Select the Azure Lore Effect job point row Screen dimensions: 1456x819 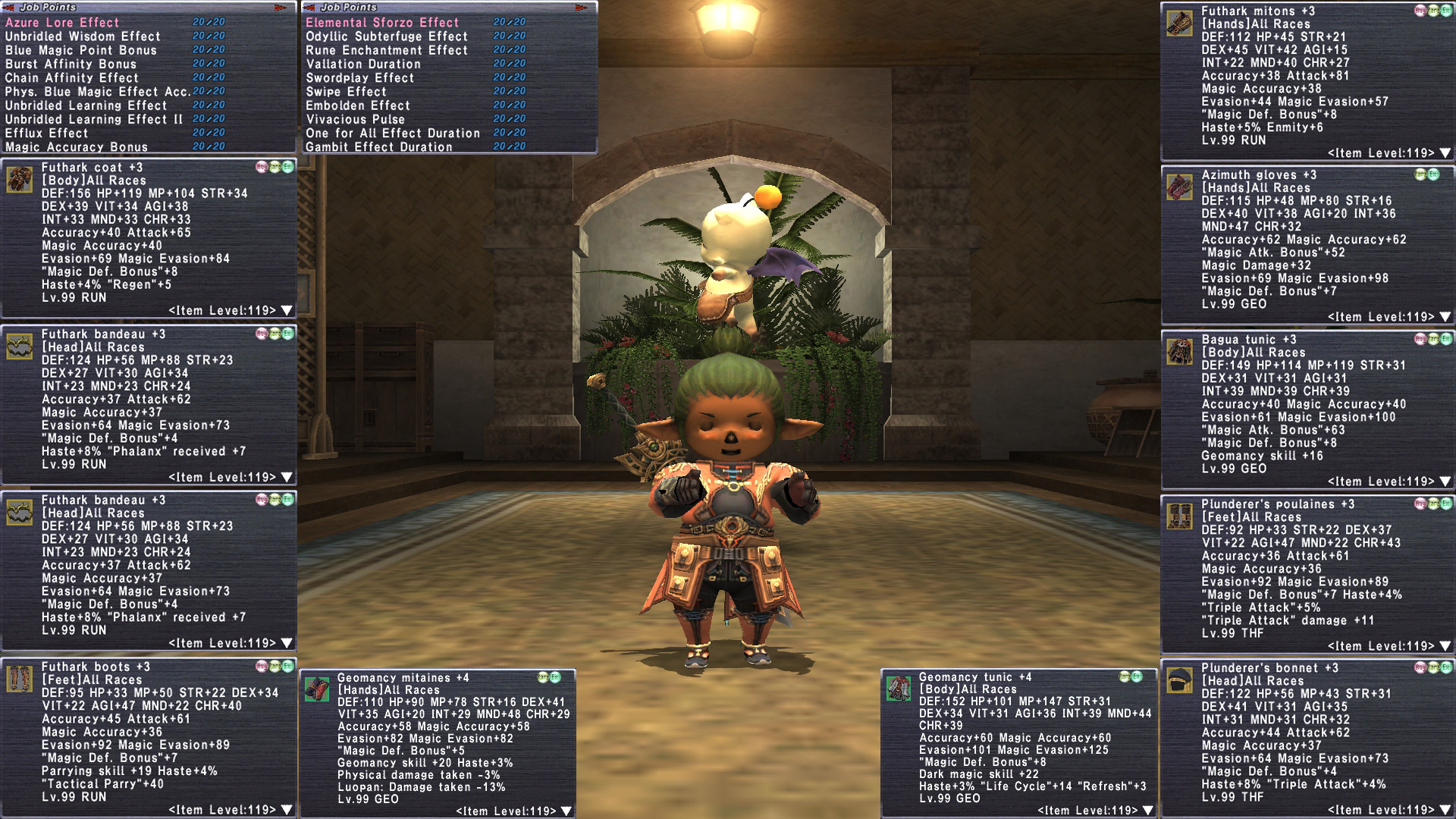(62, 23)
